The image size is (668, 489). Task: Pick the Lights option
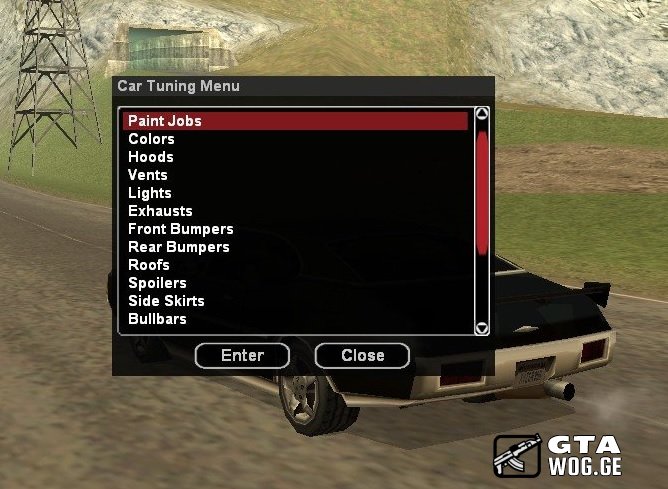coord(150,193)
